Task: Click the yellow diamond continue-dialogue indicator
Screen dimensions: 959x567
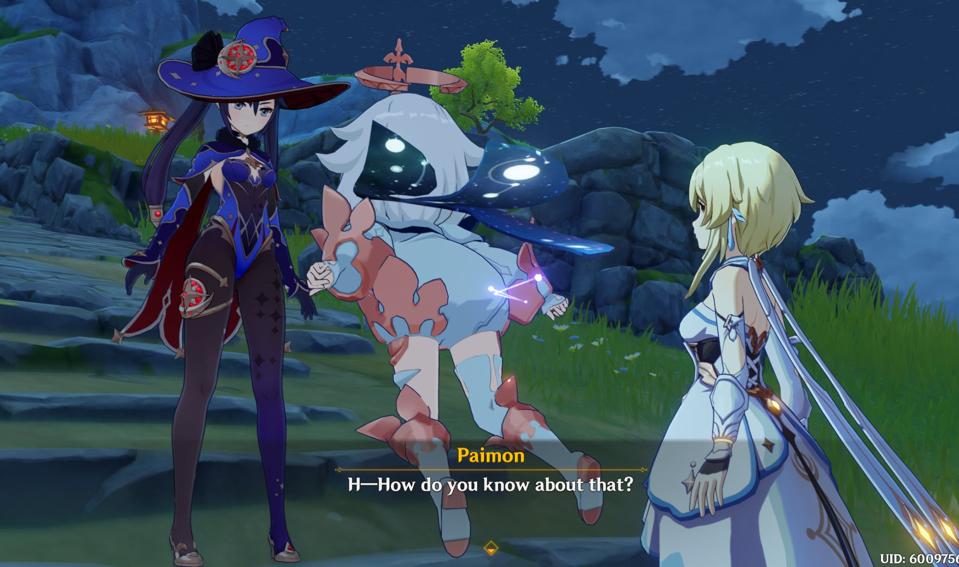Action: point(490,547)
